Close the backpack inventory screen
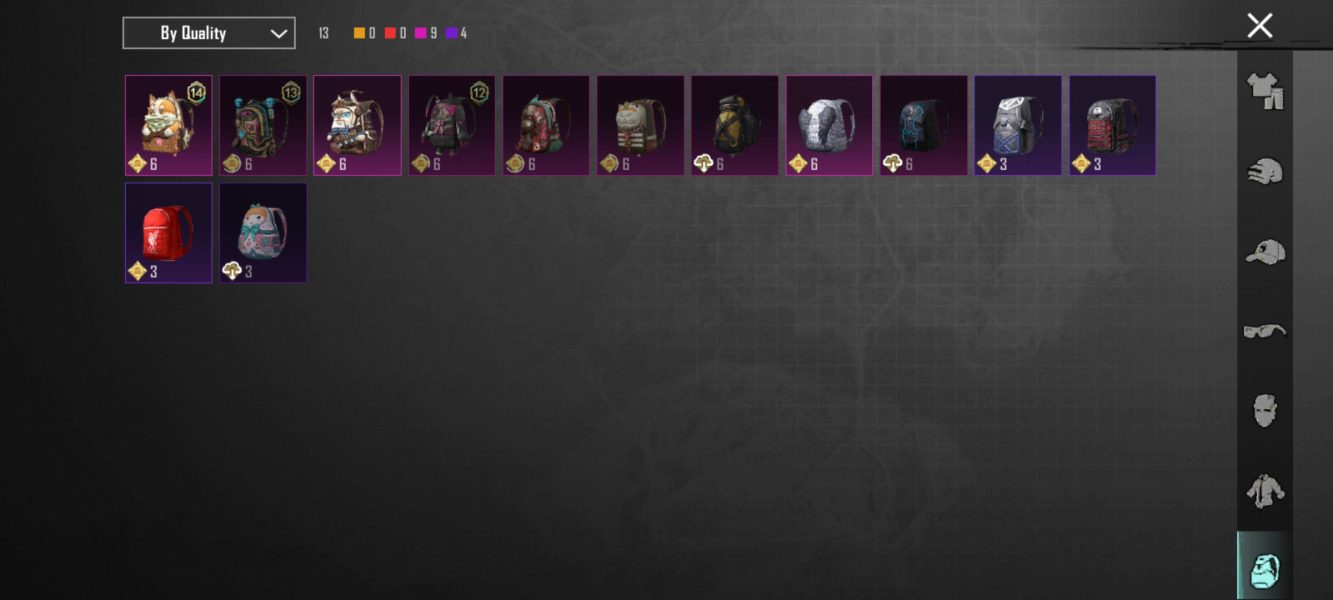Viewport: 1333px width, 600px height. [x=1259, y=26]
